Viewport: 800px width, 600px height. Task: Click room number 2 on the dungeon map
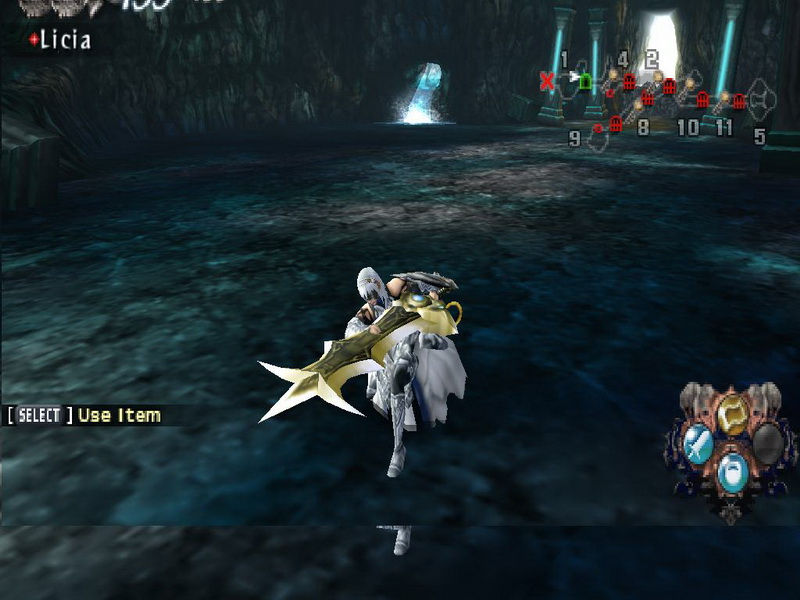[x=652, y=59]
